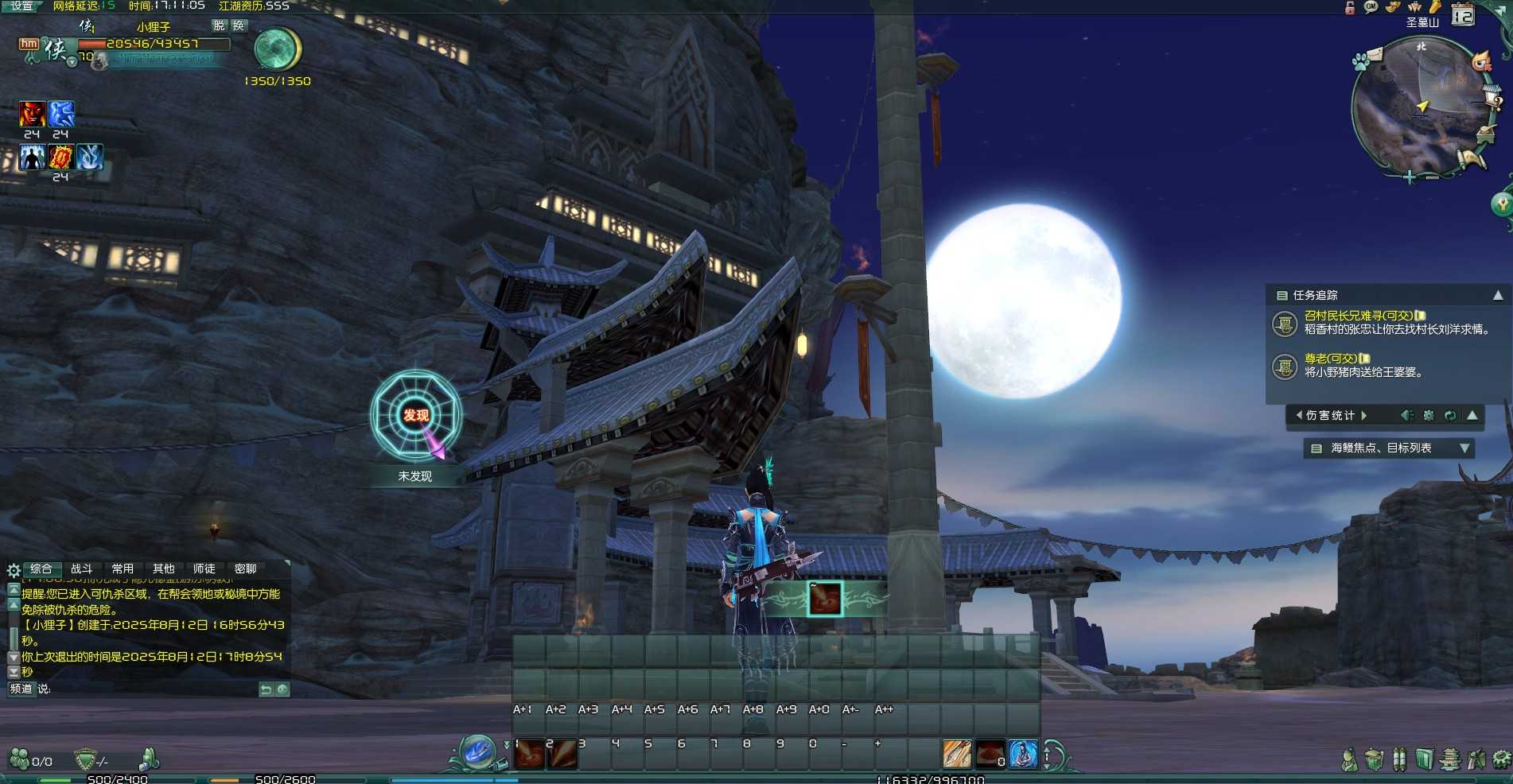Open the calendar icon showing 12
The height and width of the screenshot is (784, 1513).
pos(1463,15)
